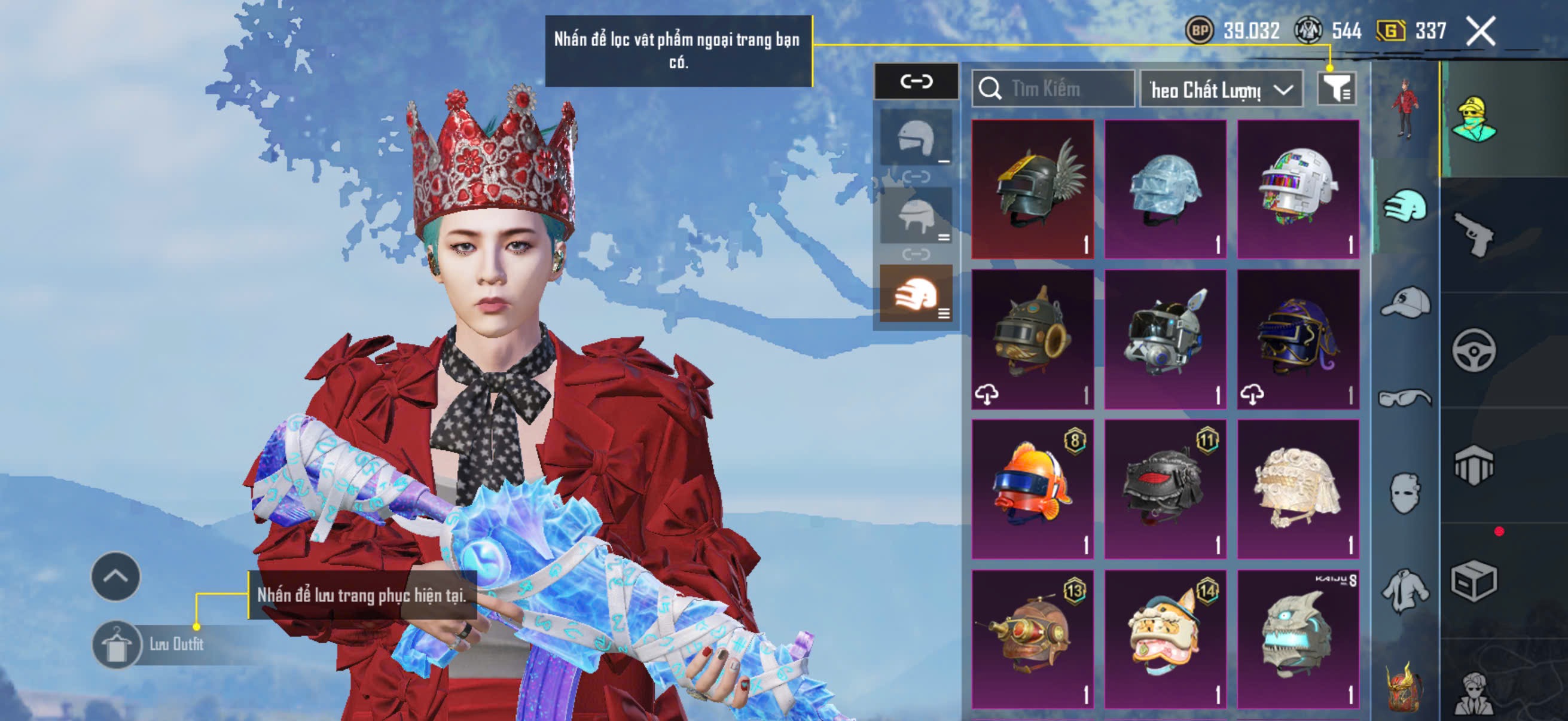Toggle the link button above helmet levels
This screenshot has width=1568, height=721.
click(x=916, y=81)
